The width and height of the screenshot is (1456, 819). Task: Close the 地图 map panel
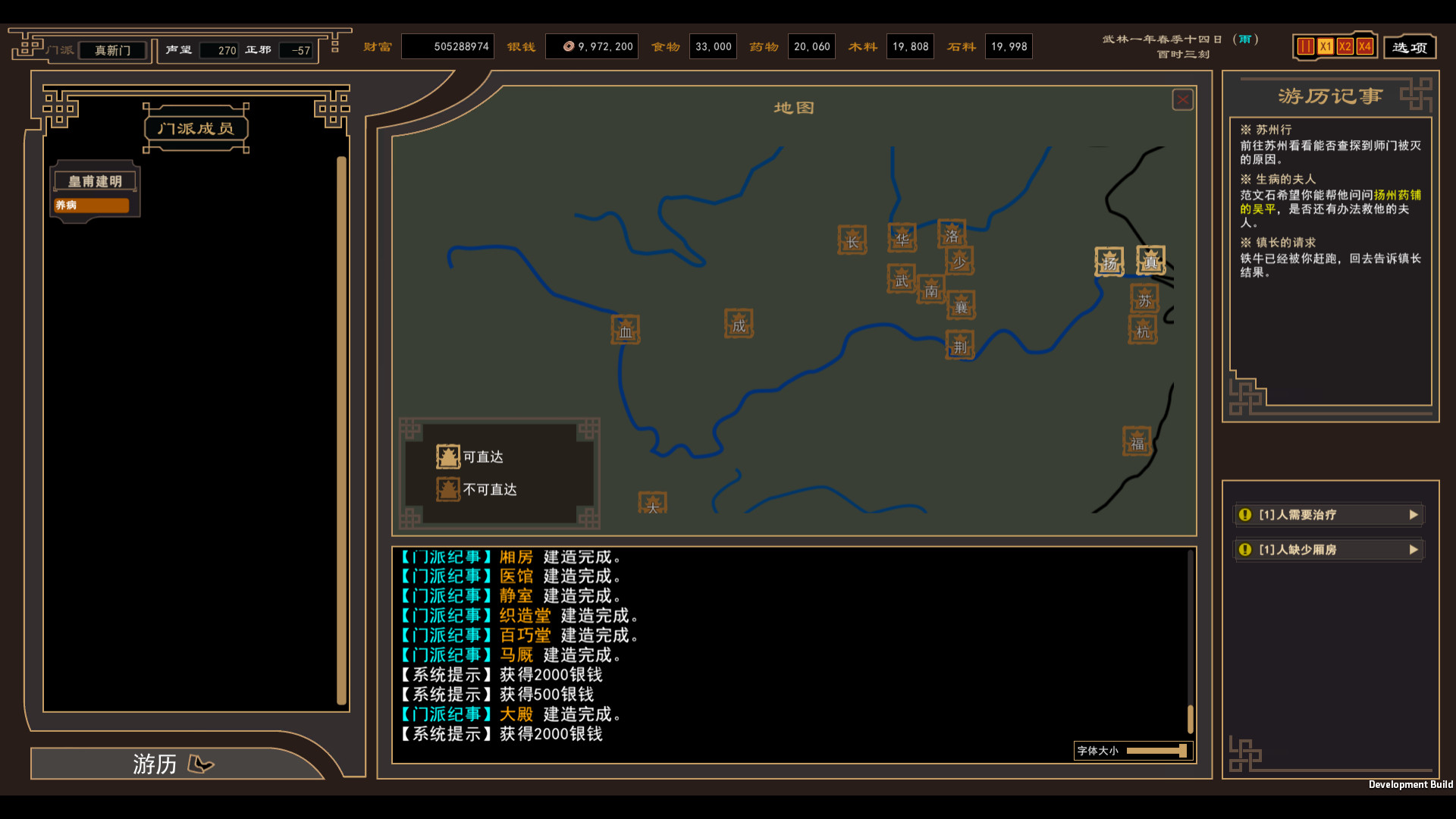[1182, 100]
